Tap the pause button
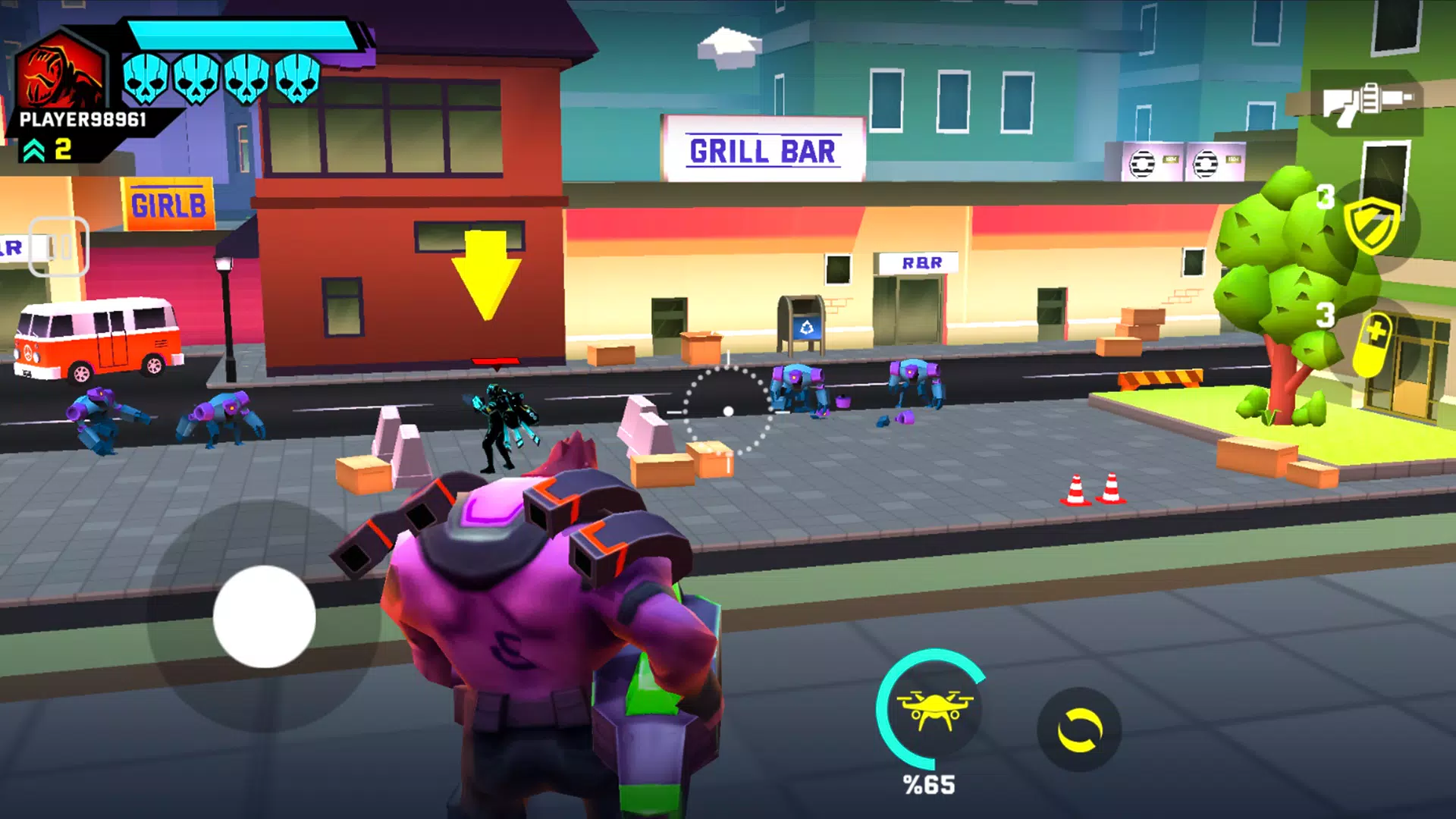This screenshot has width=1456, height=819. (59, 246)
